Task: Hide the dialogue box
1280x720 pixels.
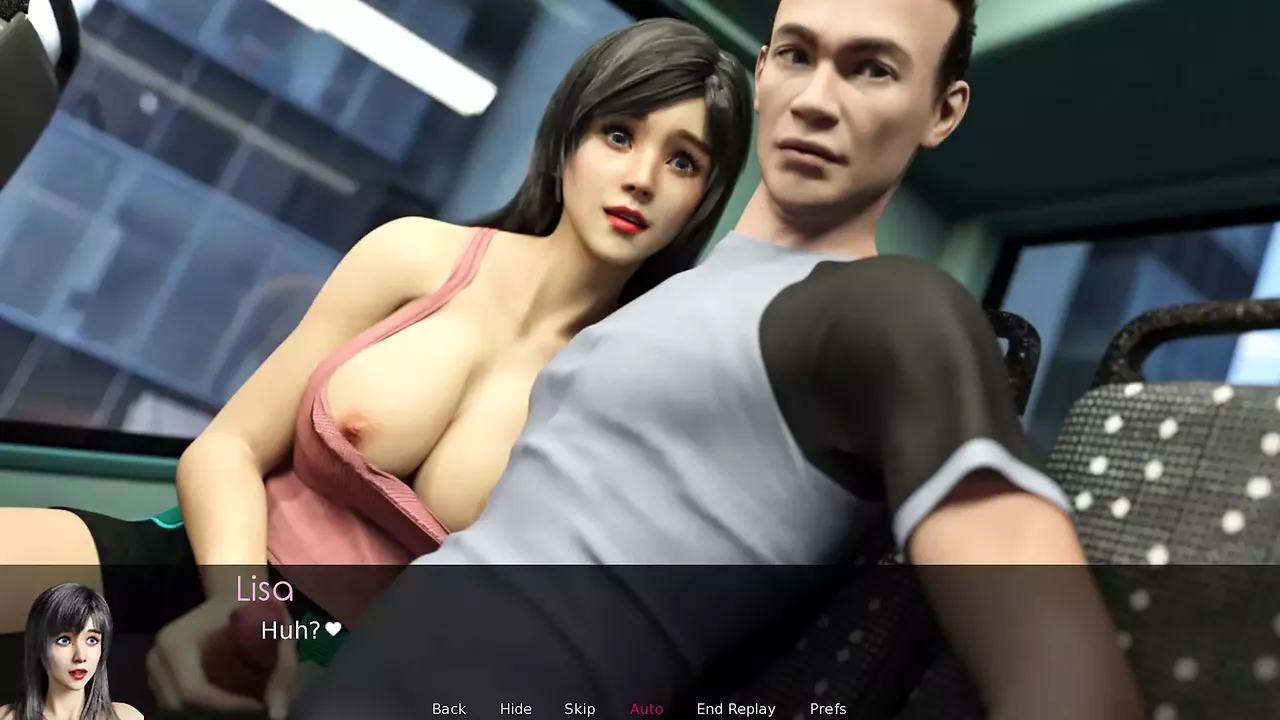Action: (516, 709)
